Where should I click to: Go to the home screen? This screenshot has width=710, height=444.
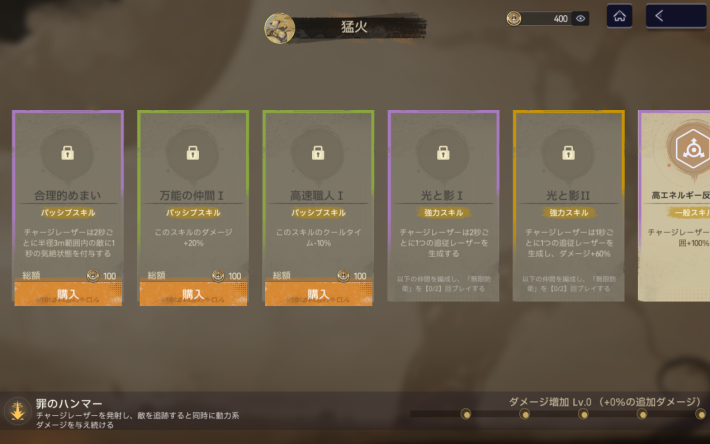click(619, 16)
